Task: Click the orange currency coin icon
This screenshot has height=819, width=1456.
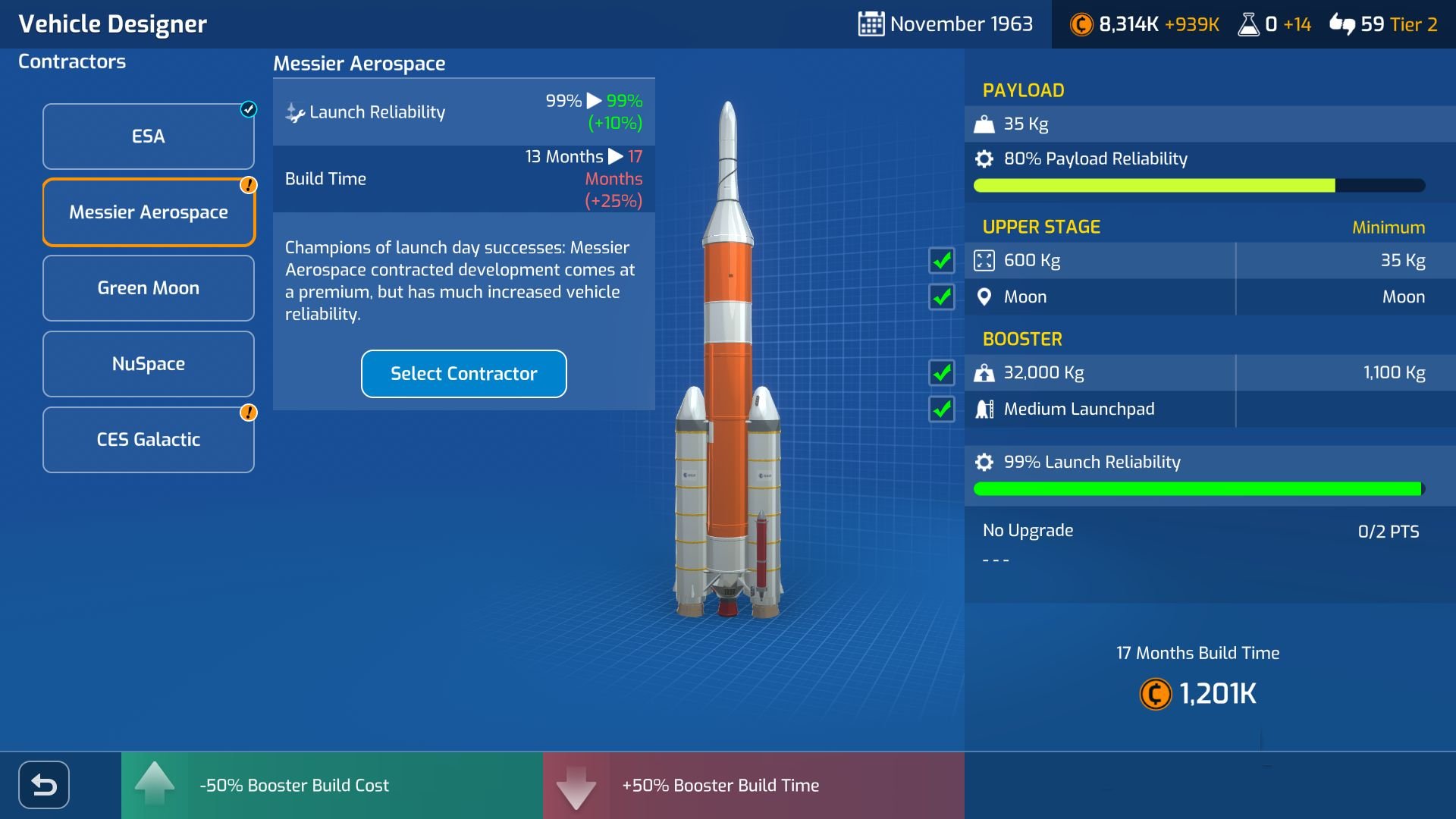Action: click(1080, 24)
